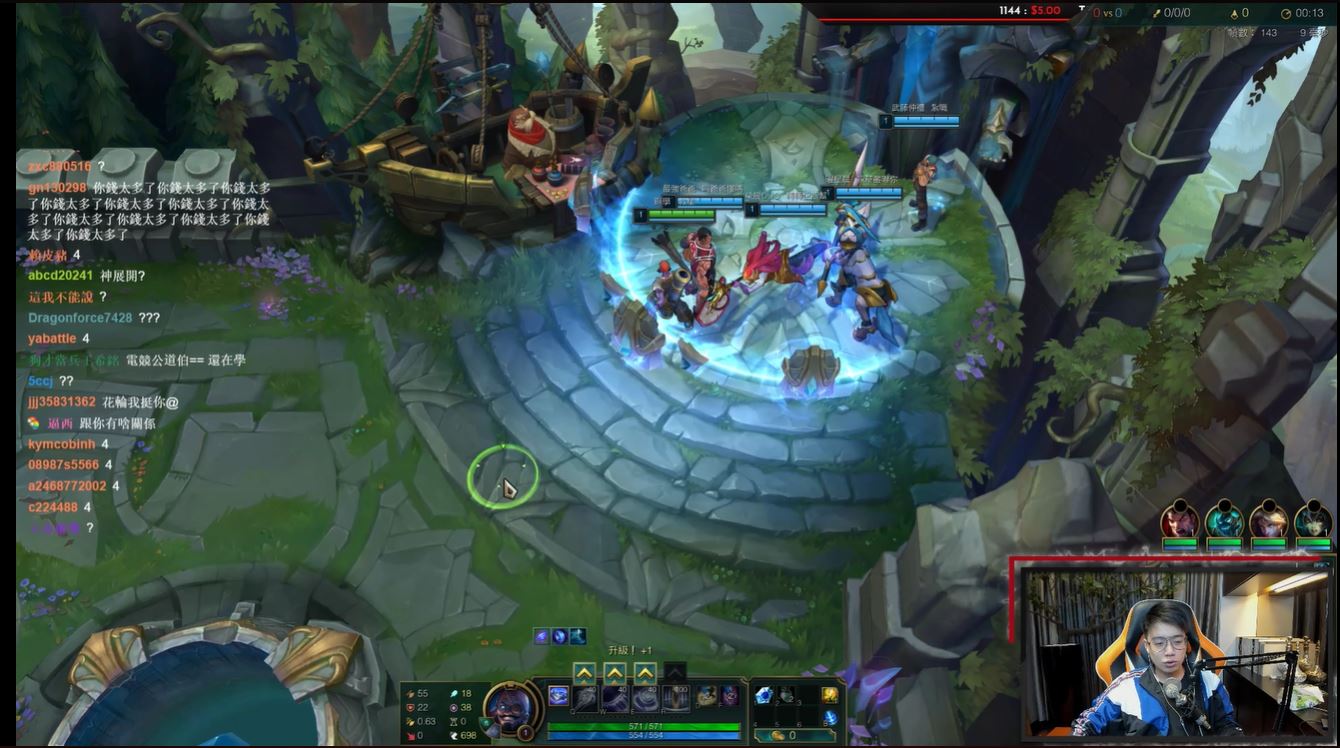
Task: Activate the yellow trinket ward
Action: 830,695
